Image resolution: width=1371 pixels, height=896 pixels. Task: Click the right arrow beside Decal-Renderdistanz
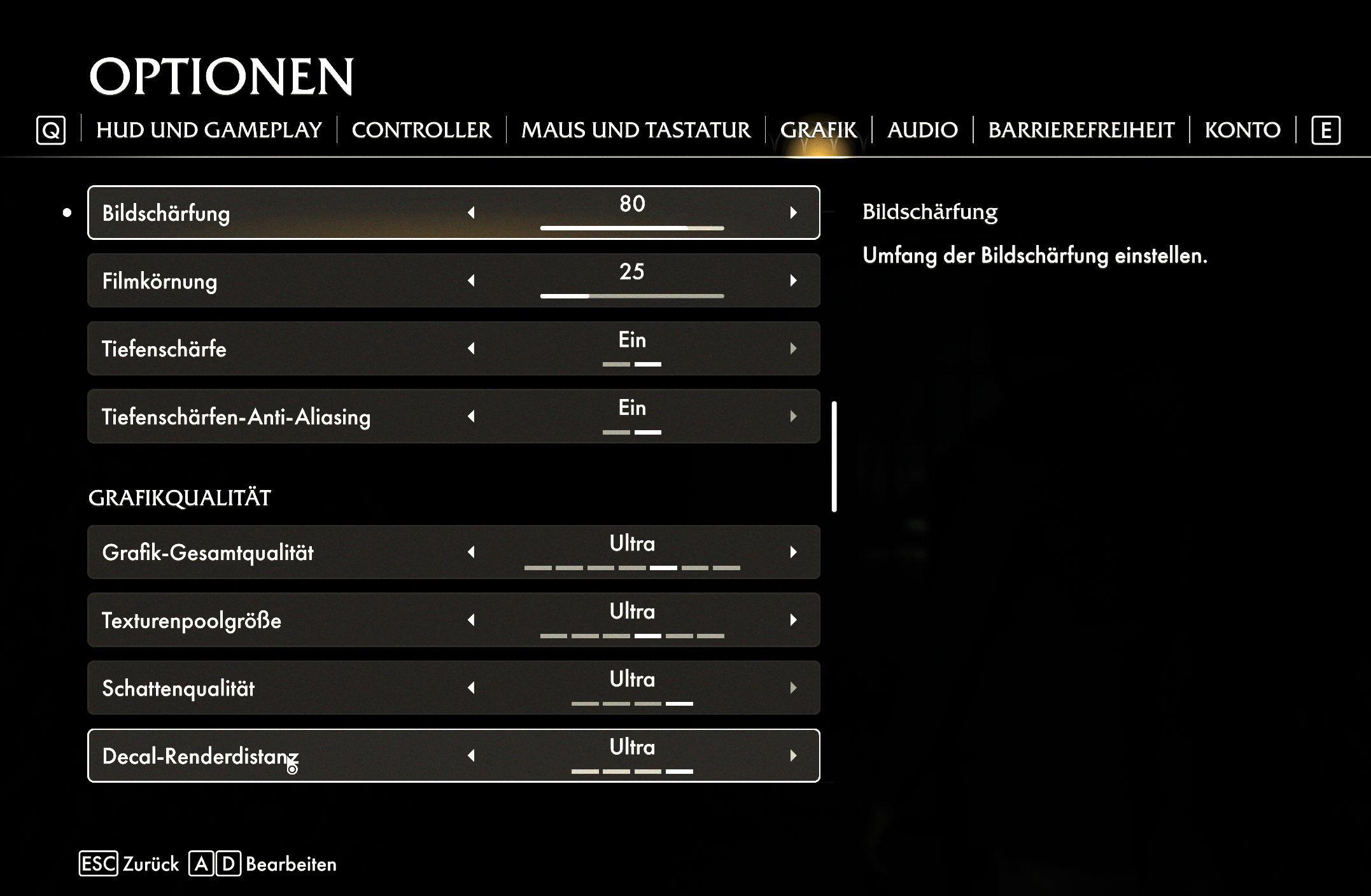pos(793,755)
